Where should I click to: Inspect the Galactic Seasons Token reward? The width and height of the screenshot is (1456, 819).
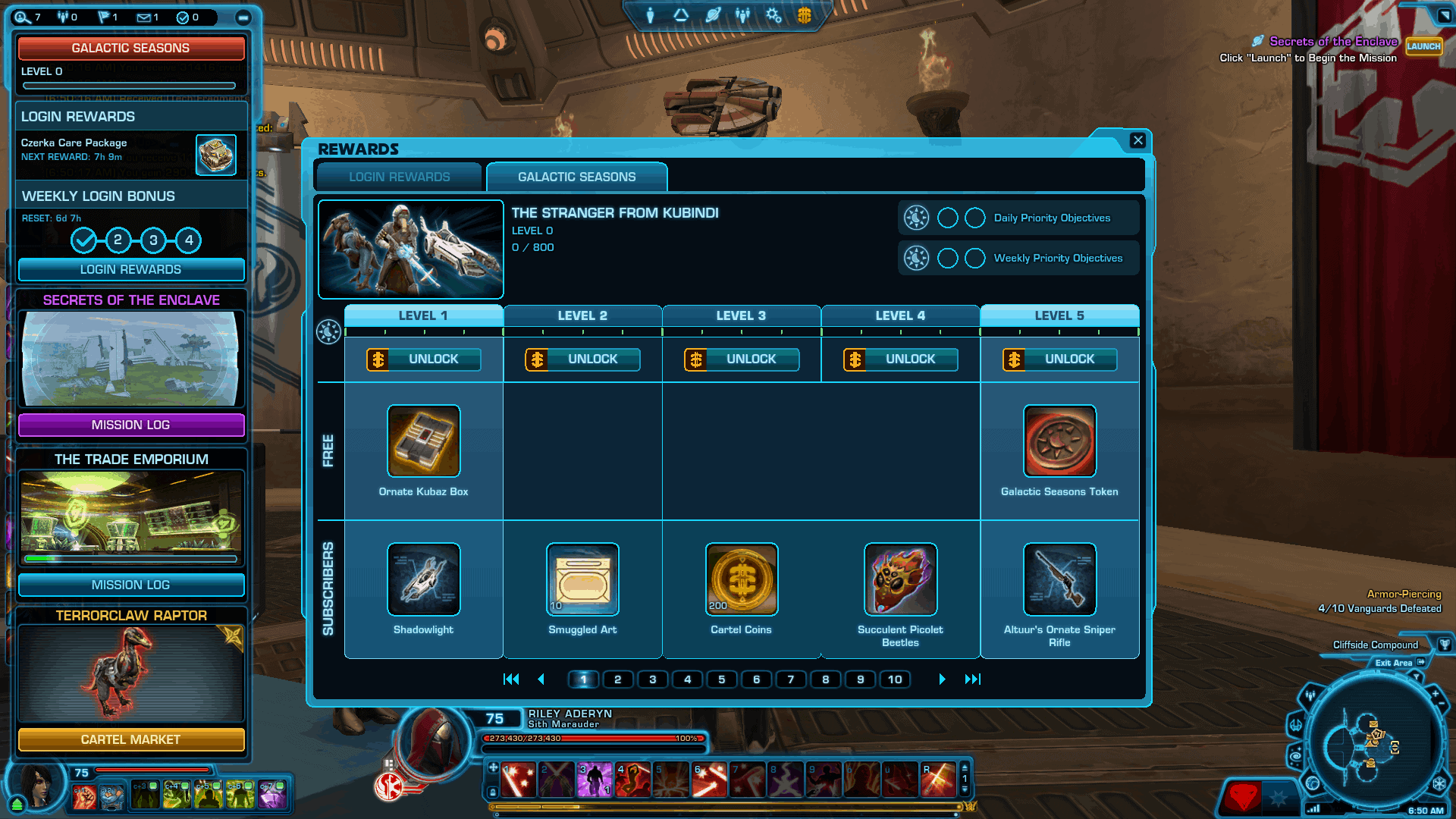(x=1059, y=441)
